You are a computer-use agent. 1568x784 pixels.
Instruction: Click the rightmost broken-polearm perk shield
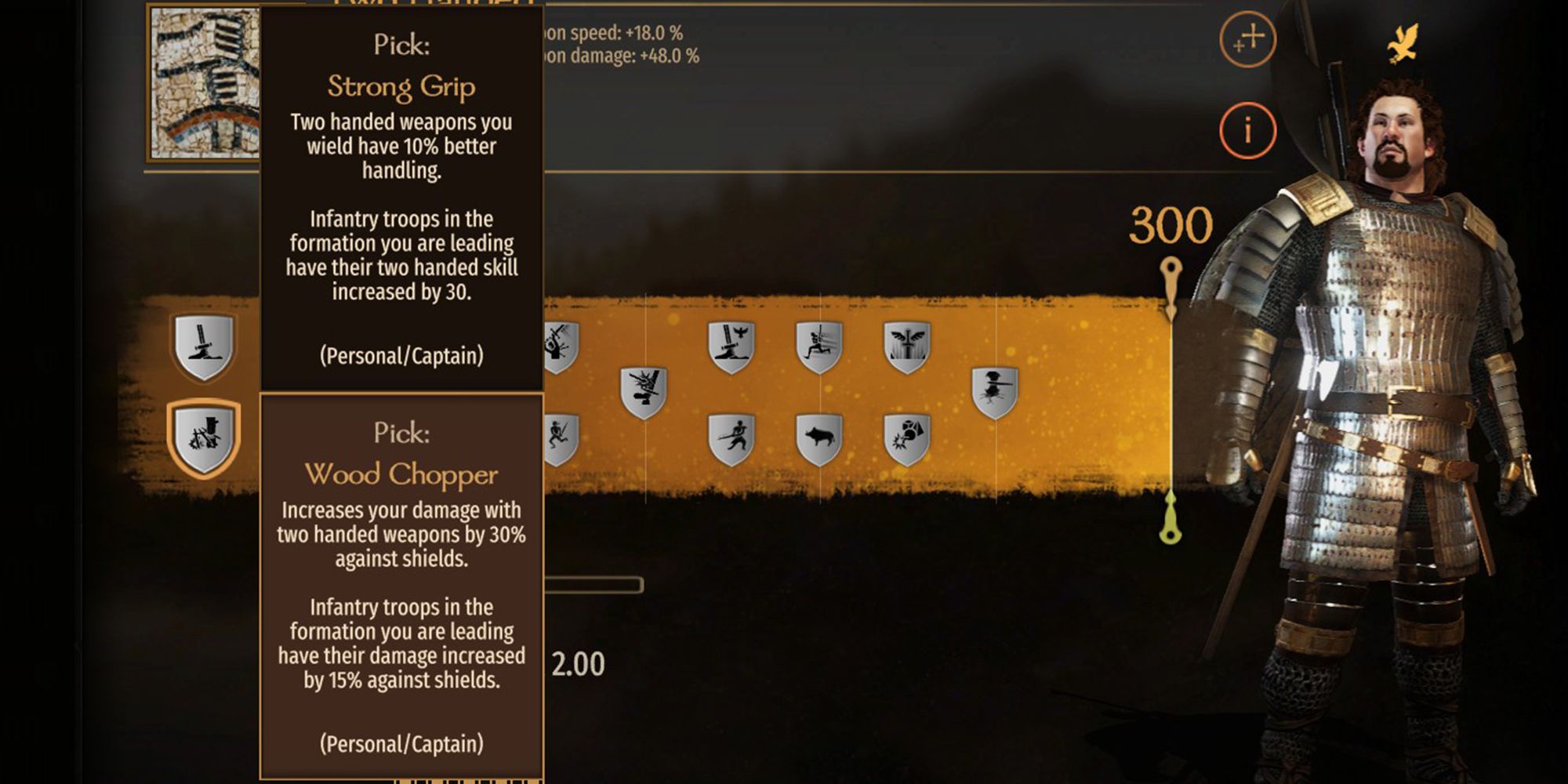coord(995,387)
